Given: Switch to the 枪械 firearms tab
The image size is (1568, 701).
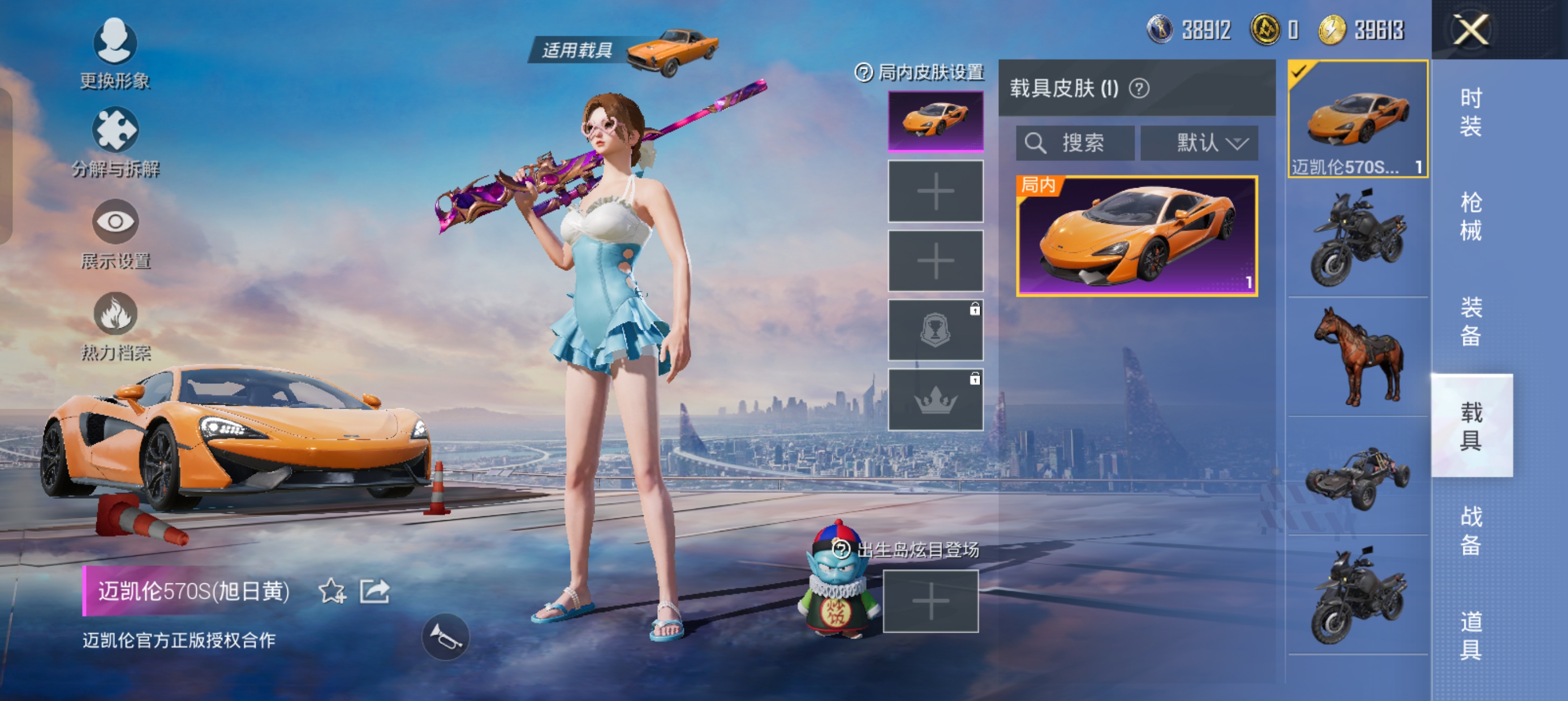Looking at the screenshot, I should 1471,216.
